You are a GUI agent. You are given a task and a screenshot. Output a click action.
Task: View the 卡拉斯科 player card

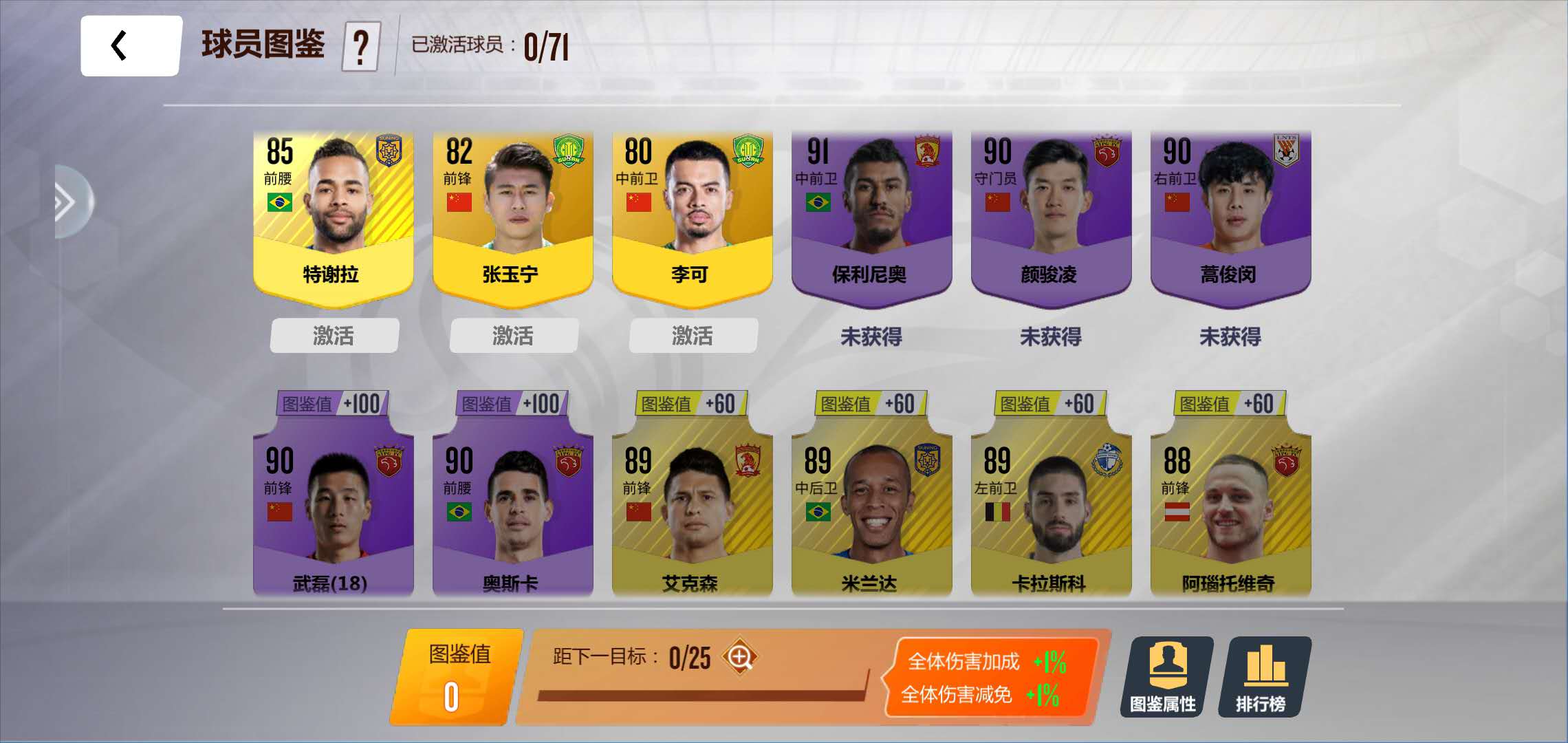point(1051,509)
